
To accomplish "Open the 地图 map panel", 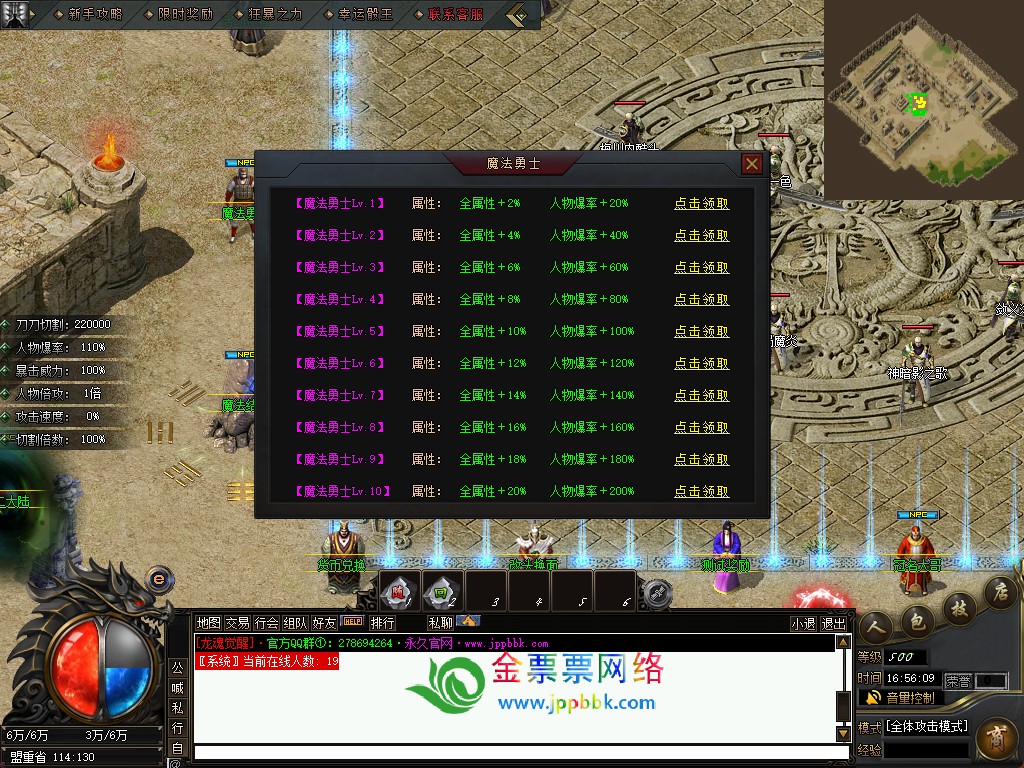I will click(x=208, y=623).
